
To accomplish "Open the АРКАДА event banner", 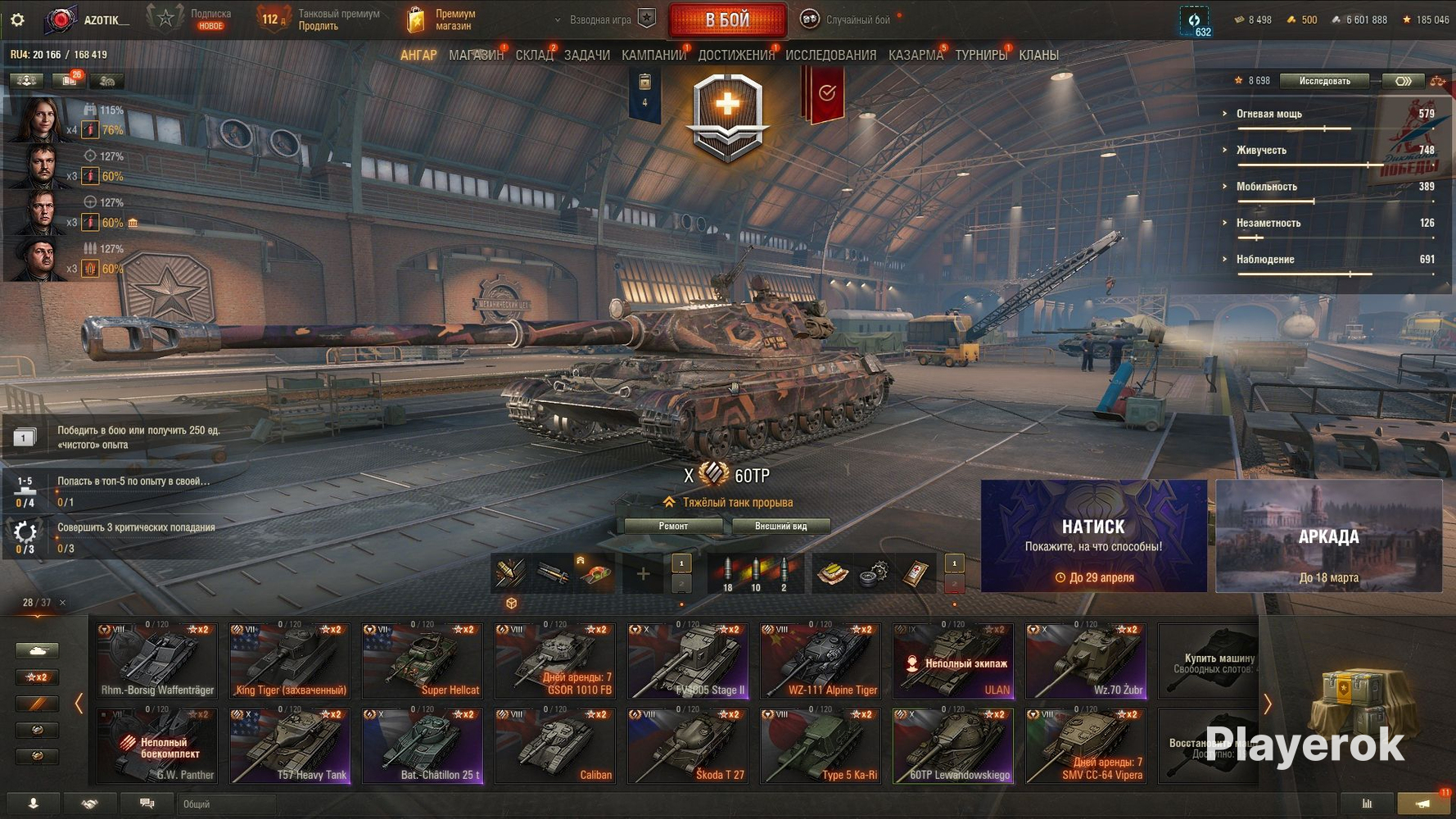I will click(x=1328, y=536).
